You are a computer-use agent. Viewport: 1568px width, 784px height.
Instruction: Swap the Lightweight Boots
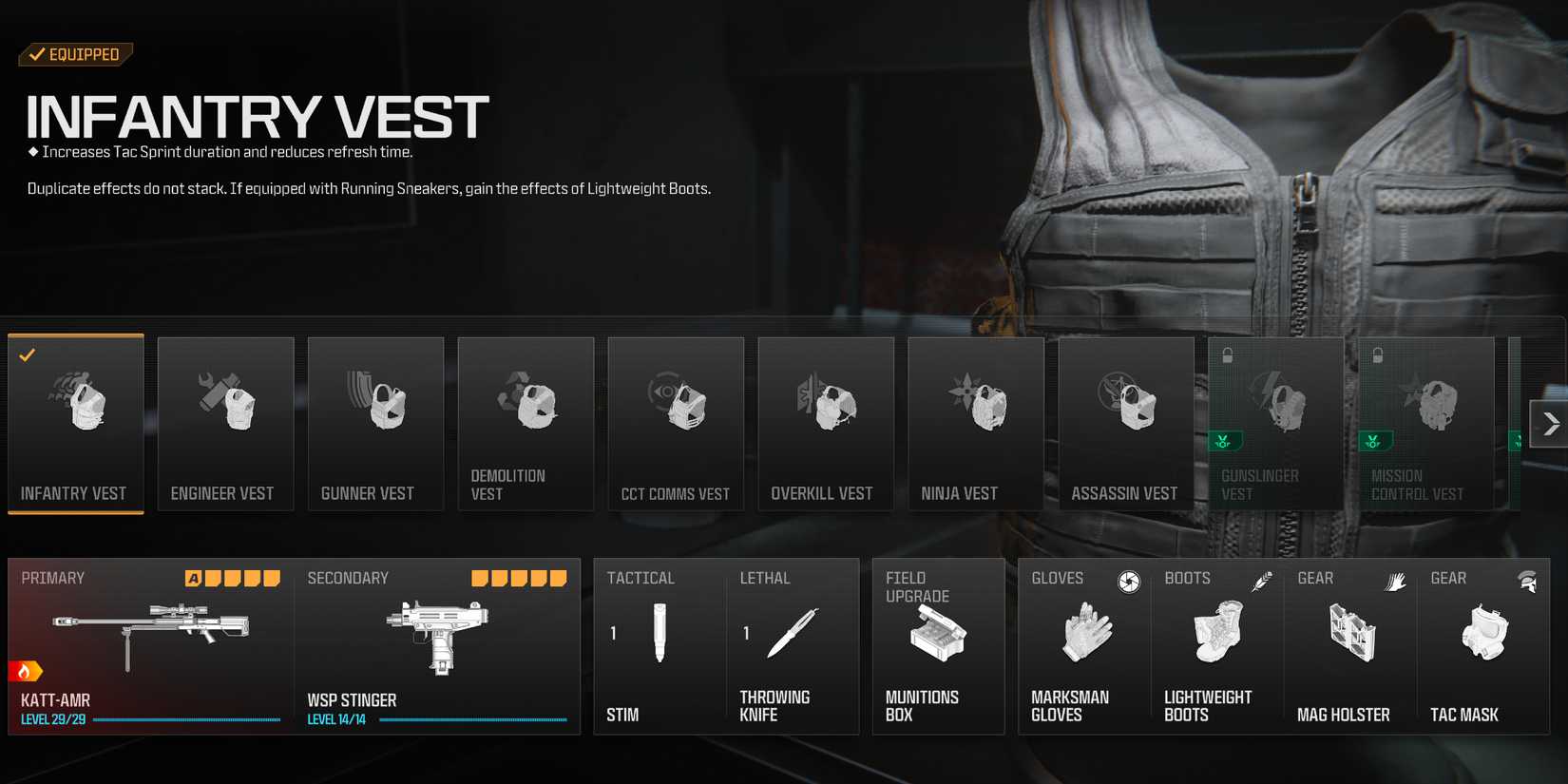(x=1218, y=646)
